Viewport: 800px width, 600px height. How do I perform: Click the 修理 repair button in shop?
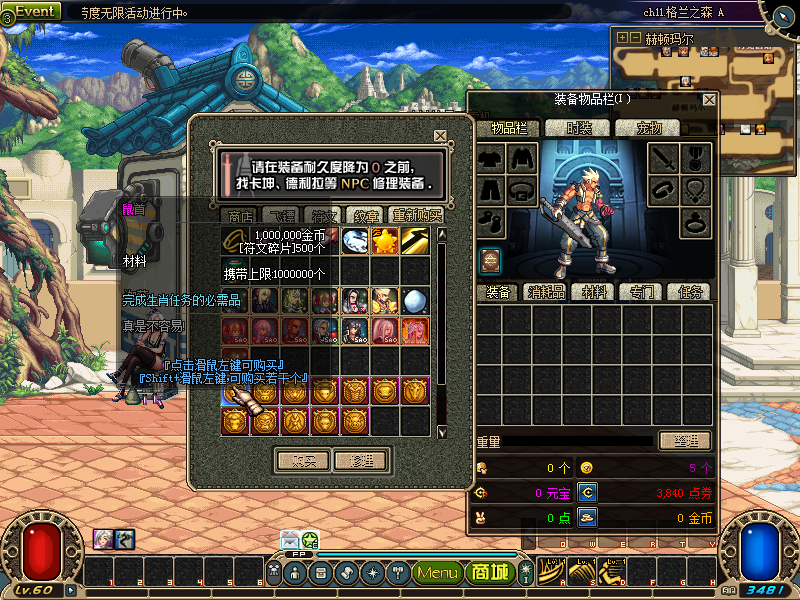361,461
